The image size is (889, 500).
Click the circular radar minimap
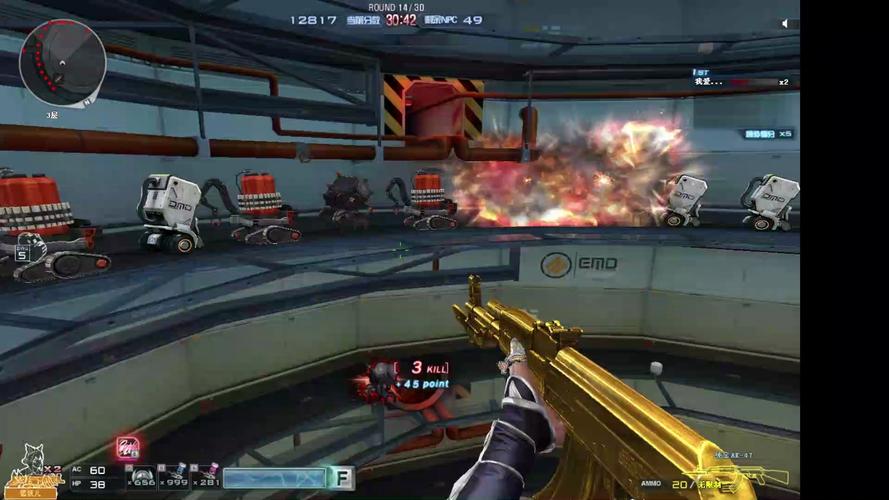[62, 62]
